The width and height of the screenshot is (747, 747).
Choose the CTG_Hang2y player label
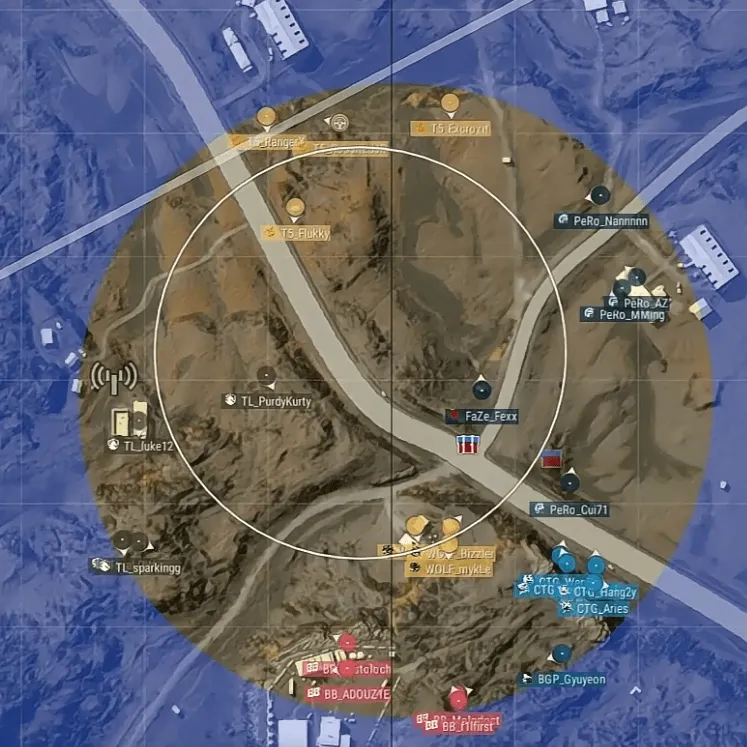[x=604, y=592]
